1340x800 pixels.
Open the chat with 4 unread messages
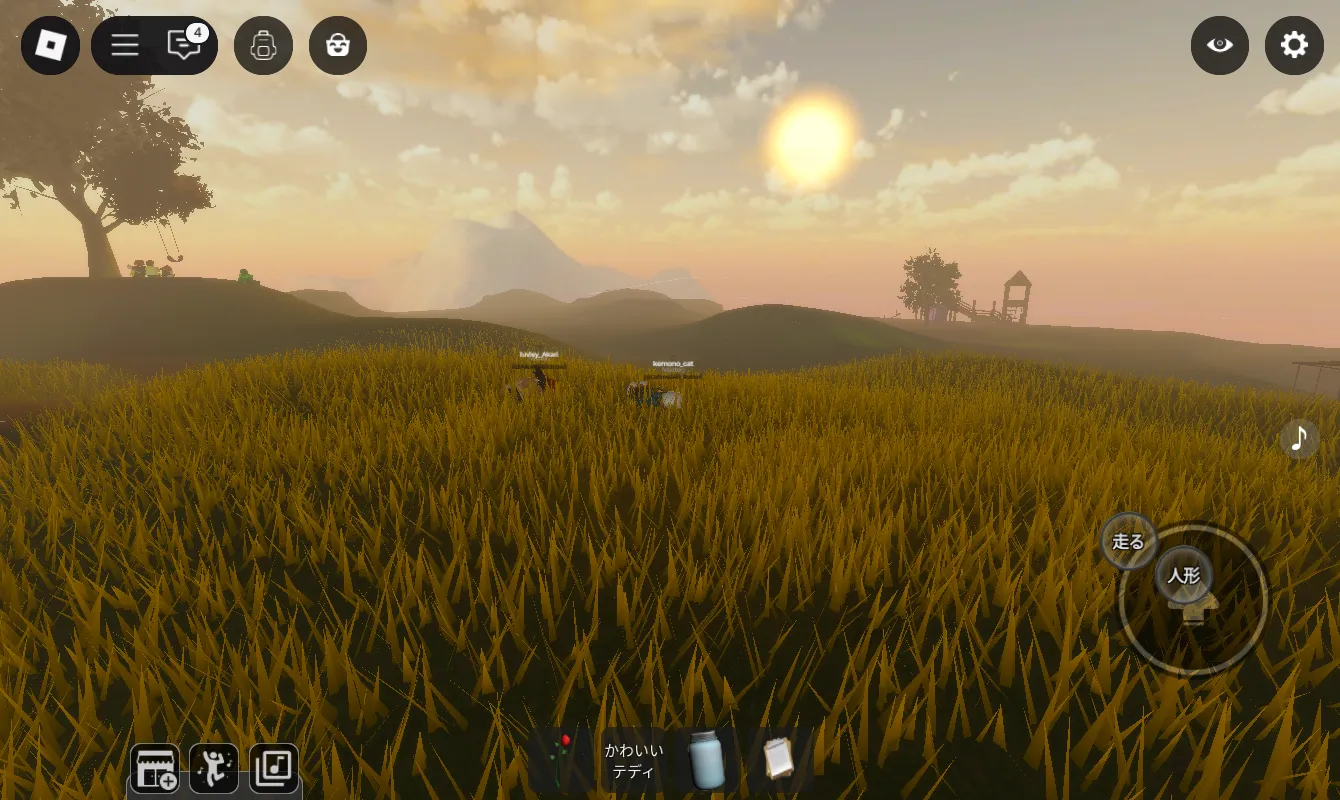184,45
